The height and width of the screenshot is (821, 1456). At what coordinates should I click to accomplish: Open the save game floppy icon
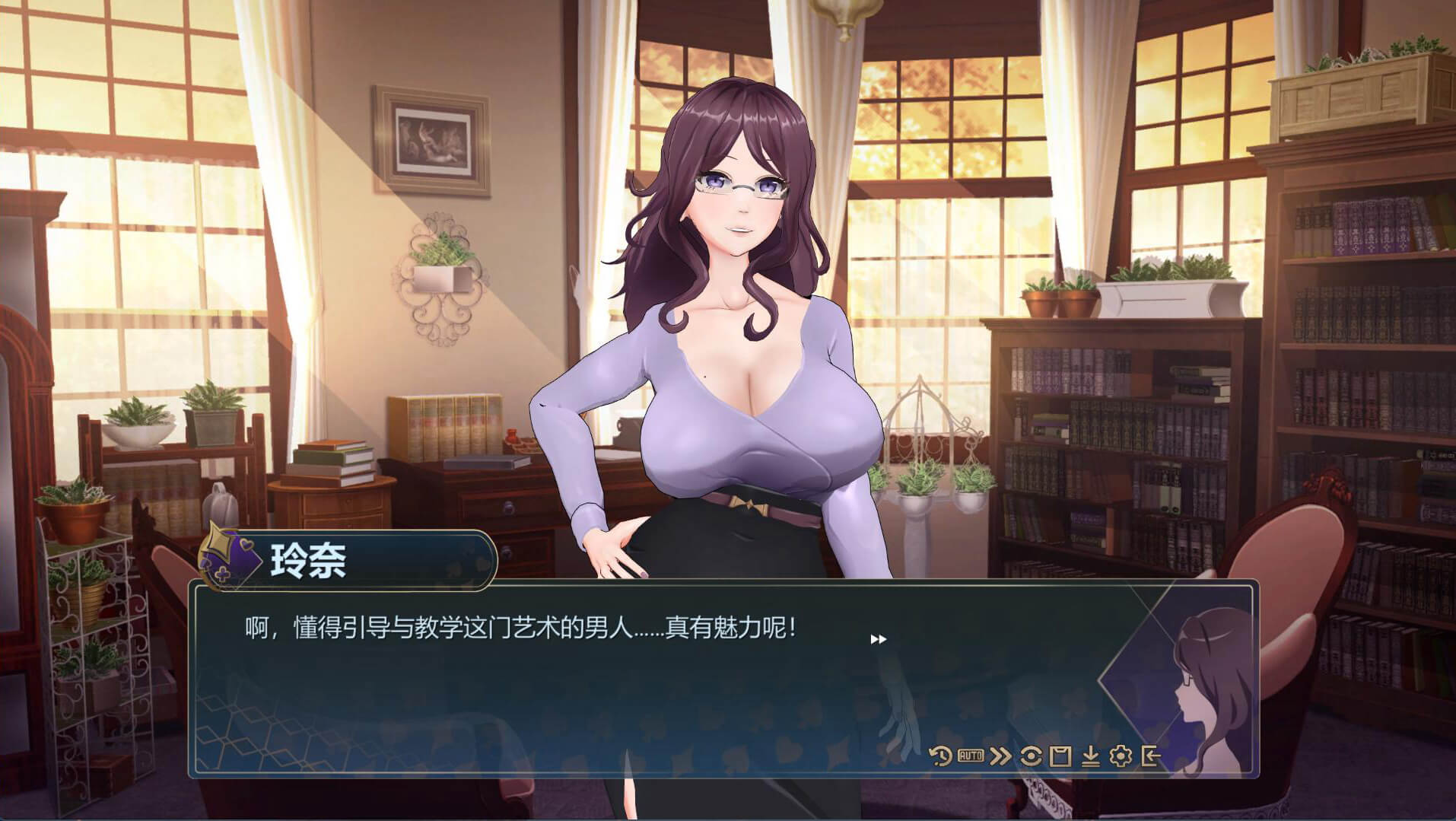(1060, 756)
